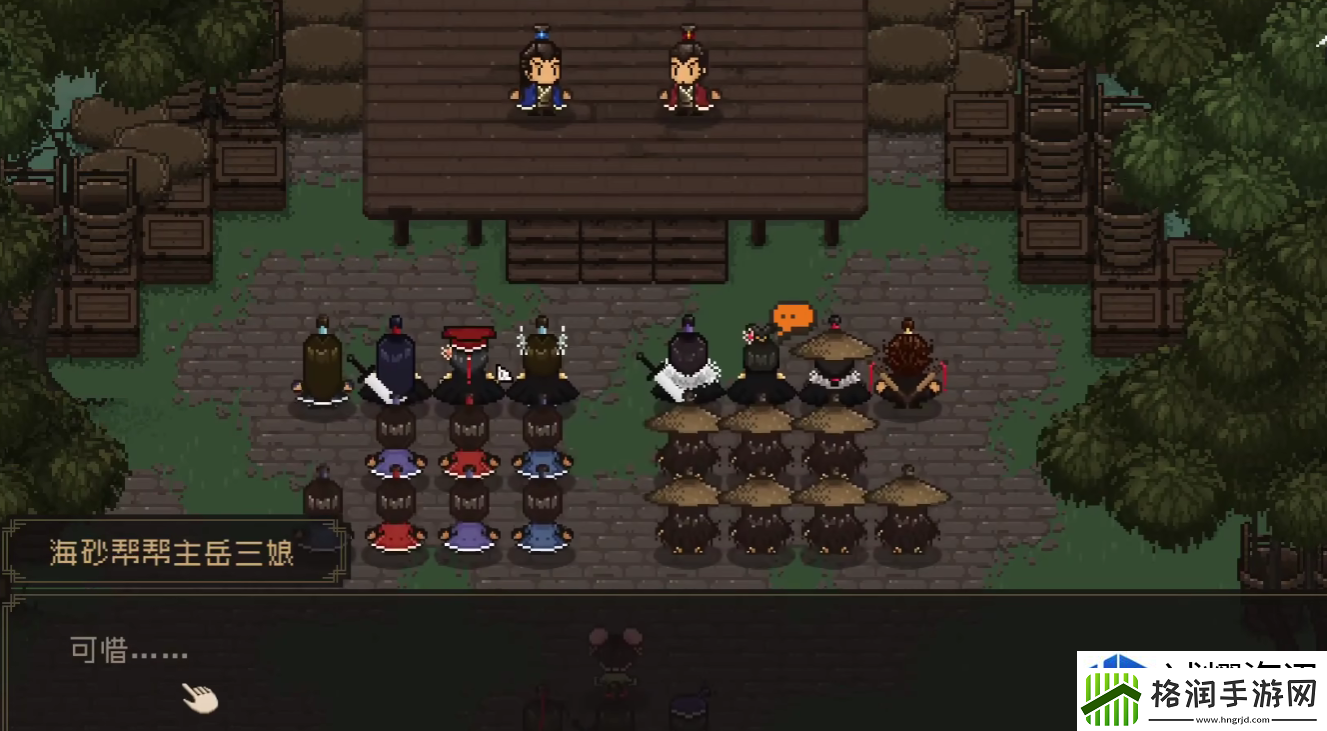Advance the dialogue box reading 可惜……
The image size is (1327, 731).
click(200, 697)
